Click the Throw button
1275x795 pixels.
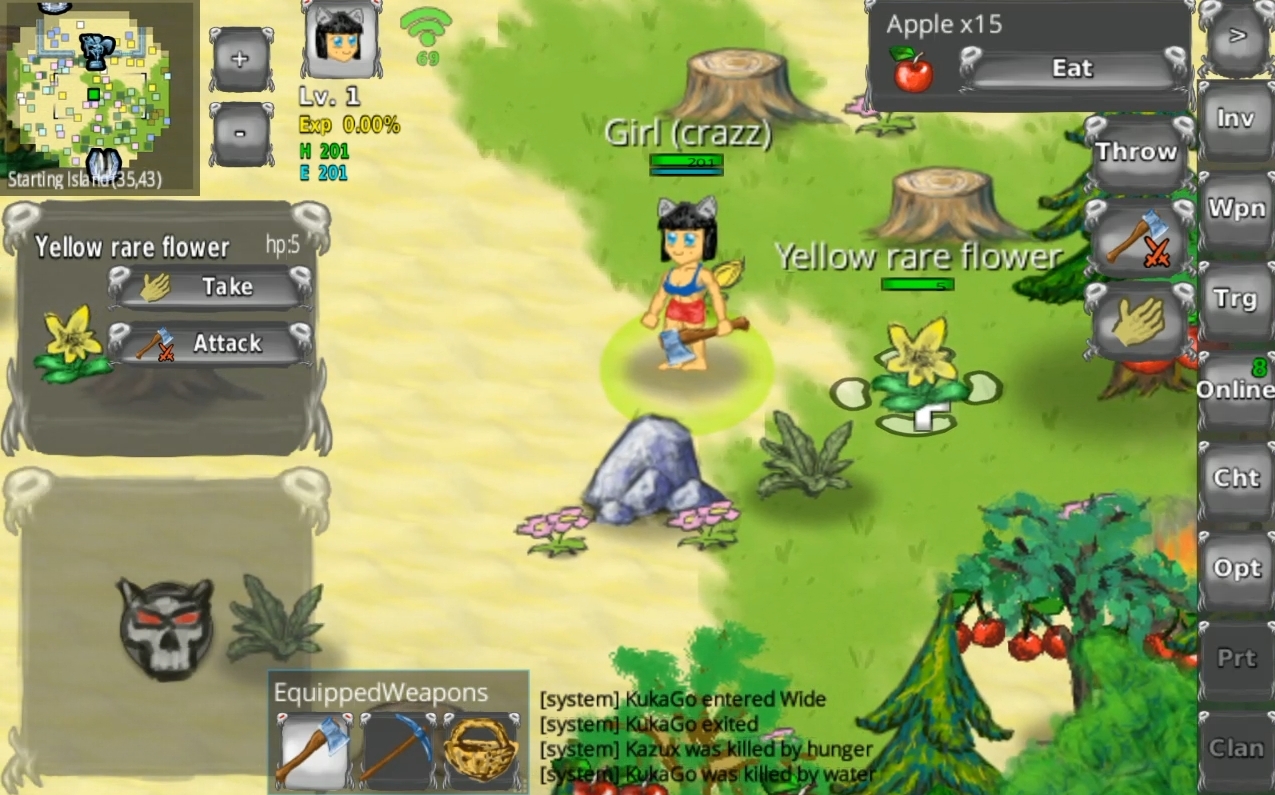[1136, 153]
